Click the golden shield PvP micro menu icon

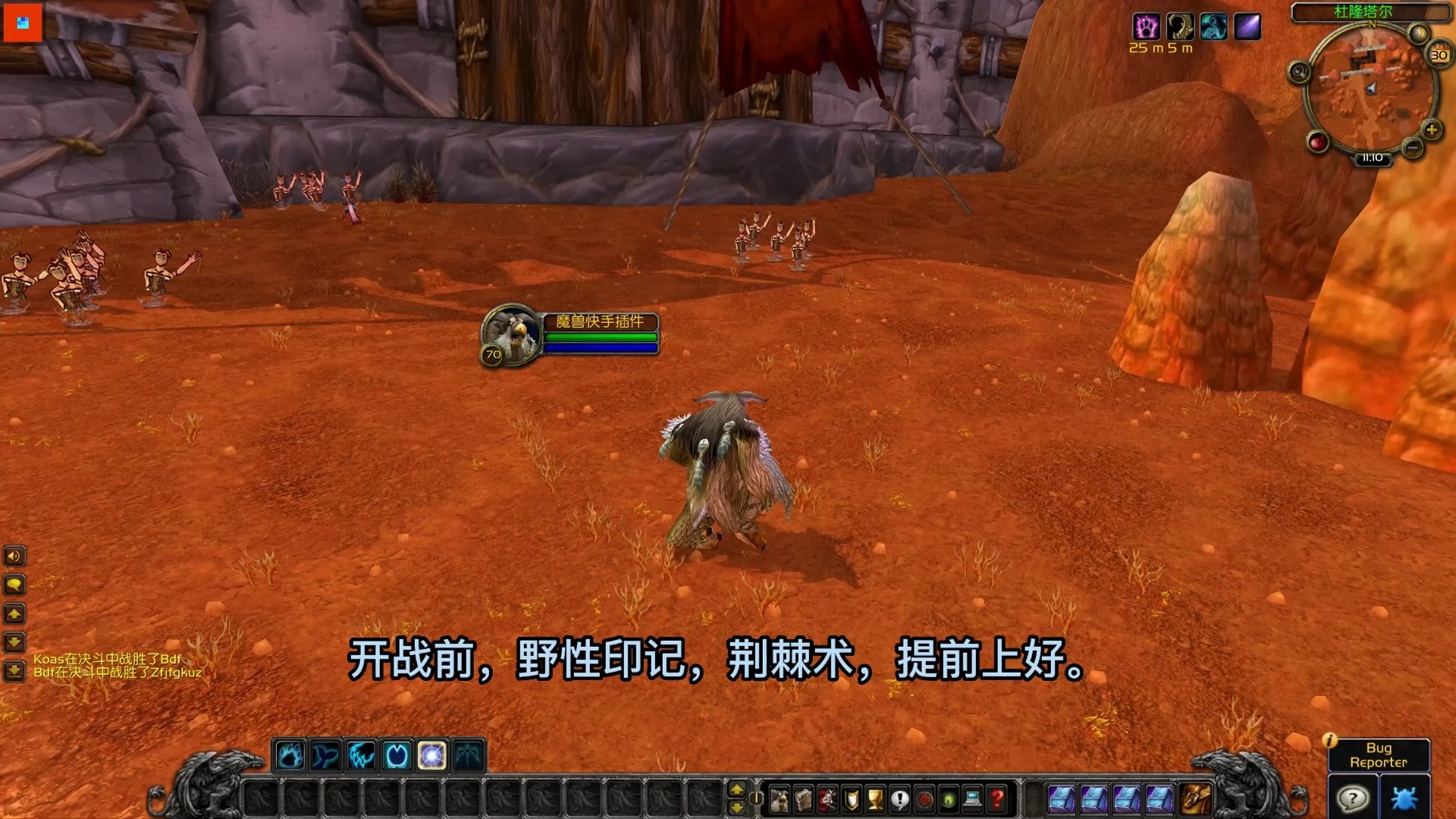click(852, 800)
